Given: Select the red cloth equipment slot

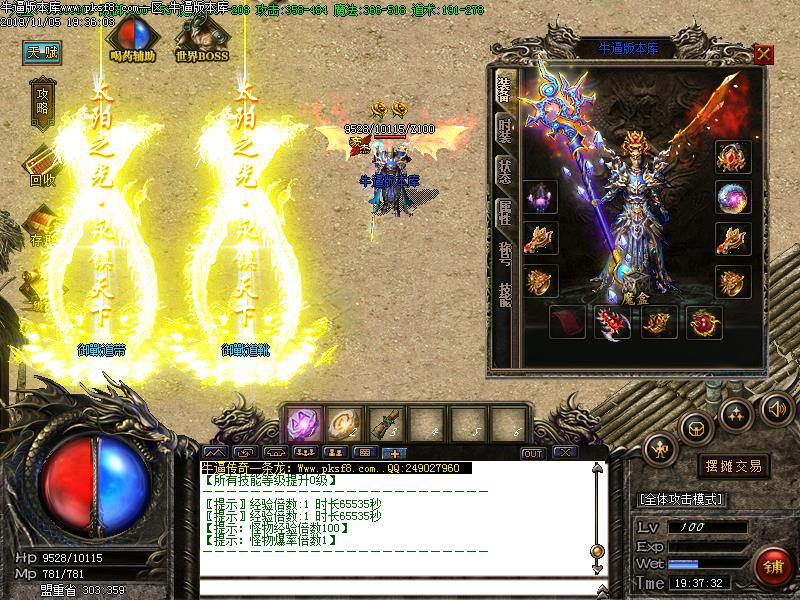Looking at the screenshot, I should 567,322.
